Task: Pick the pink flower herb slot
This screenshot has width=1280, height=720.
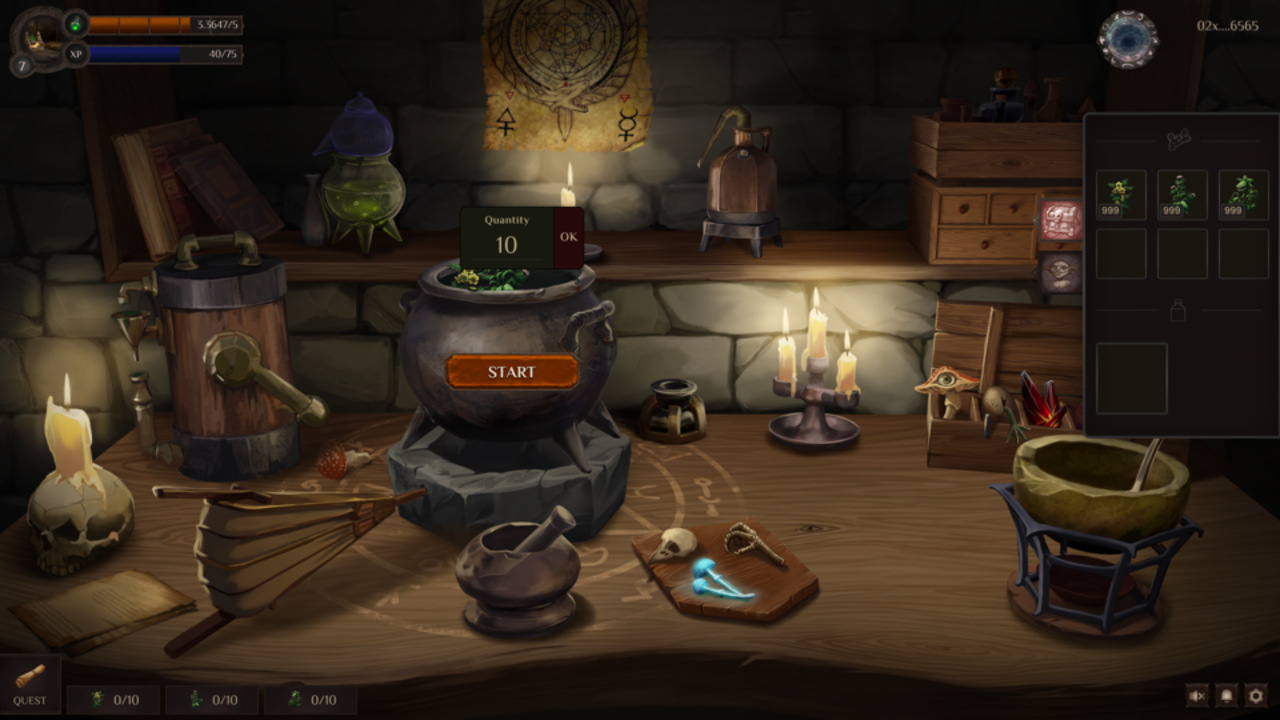Action: tap(1182, 195)
